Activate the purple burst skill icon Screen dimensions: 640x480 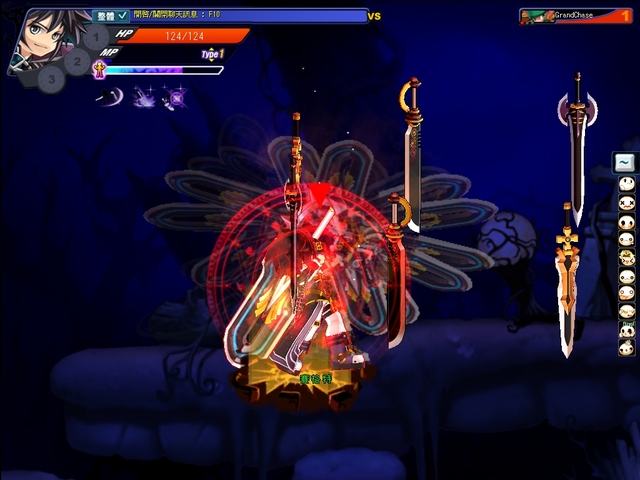(143, 97)
